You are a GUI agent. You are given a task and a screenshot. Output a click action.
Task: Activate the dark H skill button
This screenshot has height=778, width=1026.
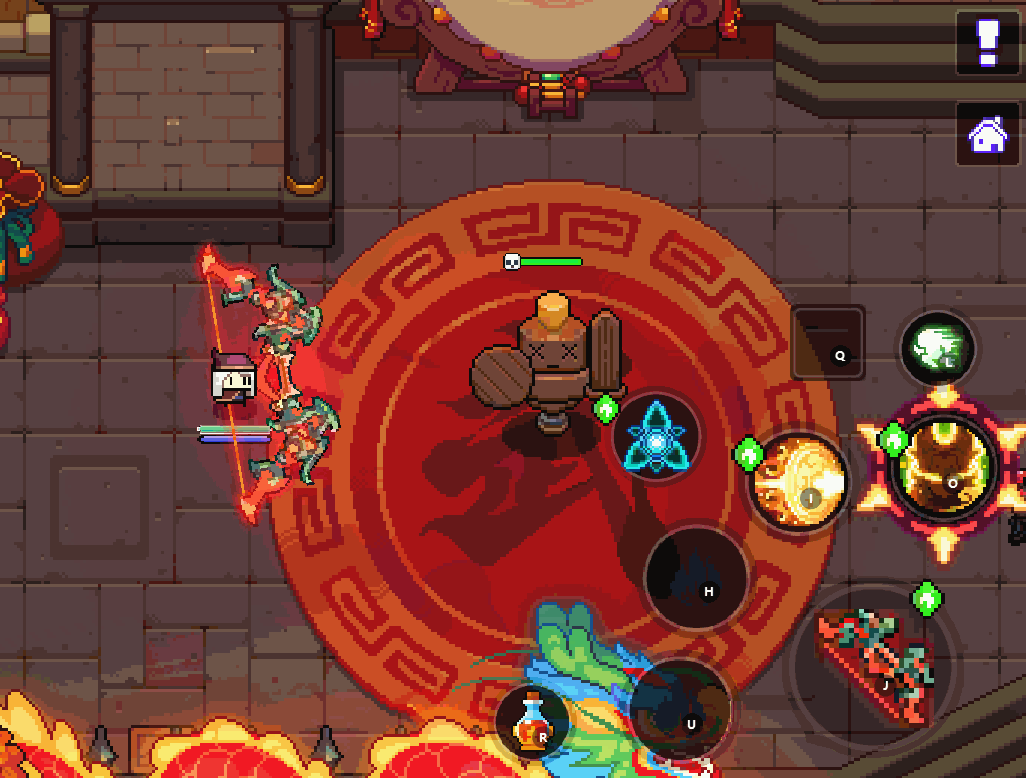pos(696,577)
